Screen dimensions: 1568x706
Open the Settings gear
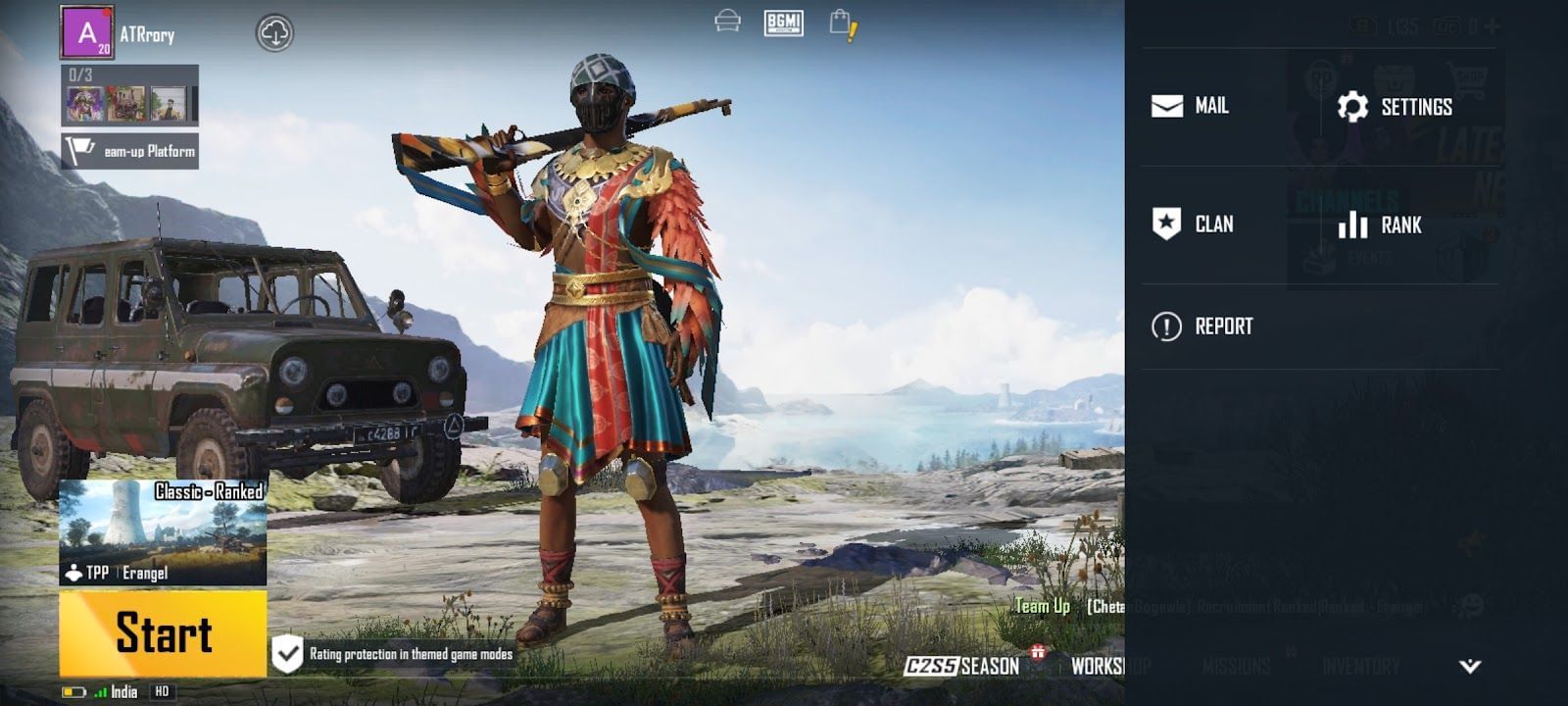[1396, 106]
